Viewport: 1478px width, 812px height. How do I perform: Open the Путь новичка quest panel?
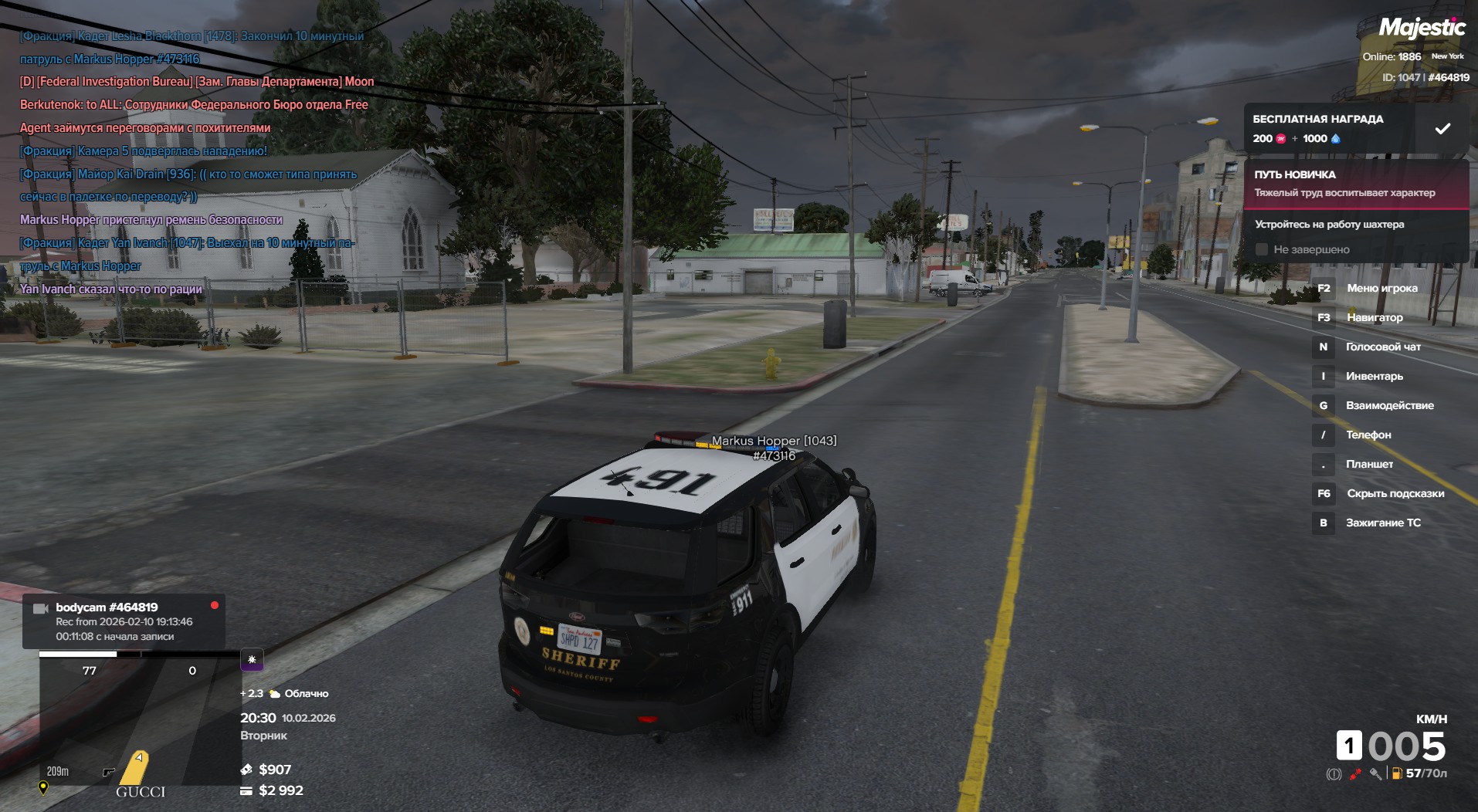pyautogui.click(x=1356, y=184)
